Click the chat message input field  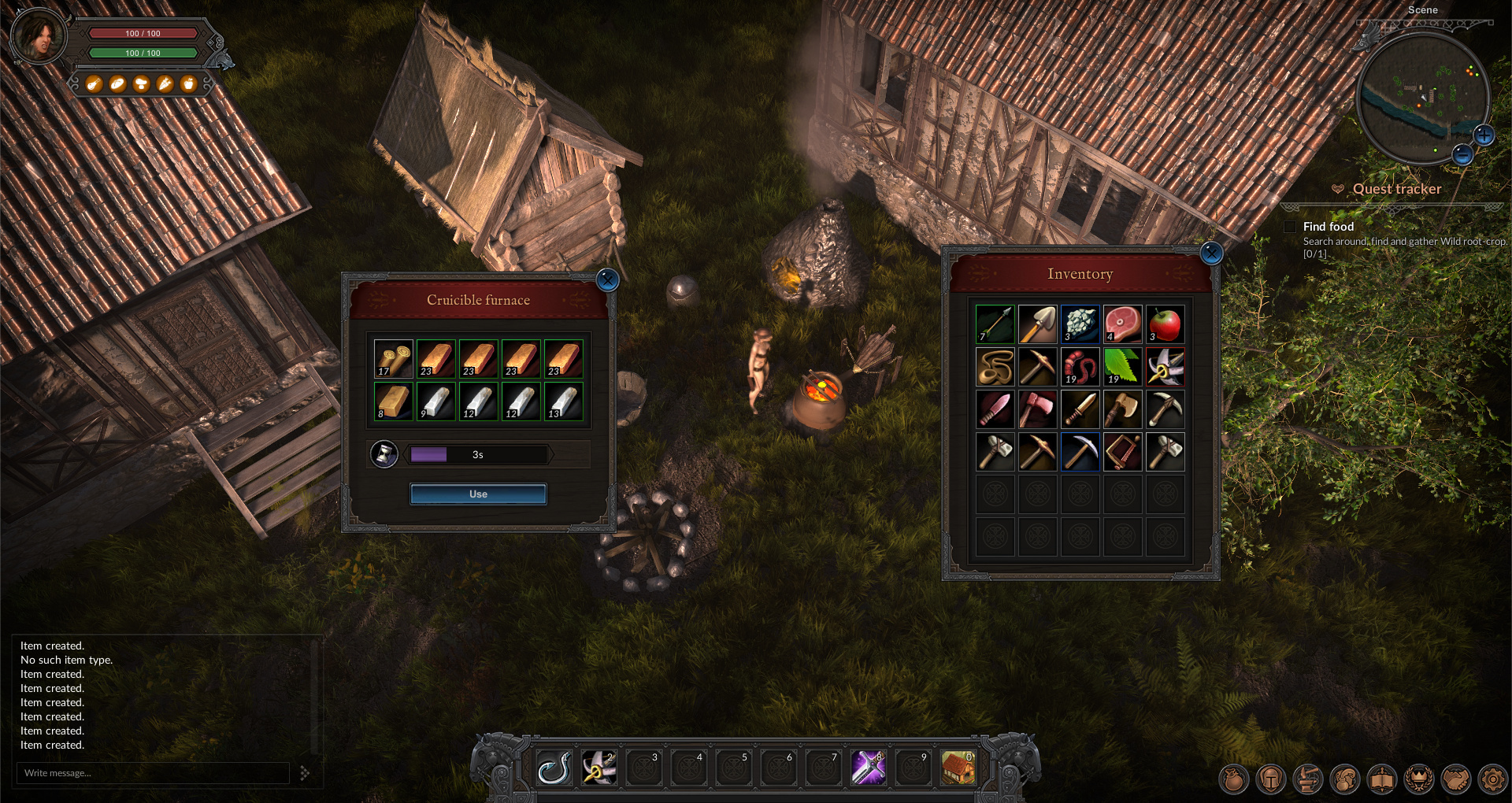pos(154,773)
